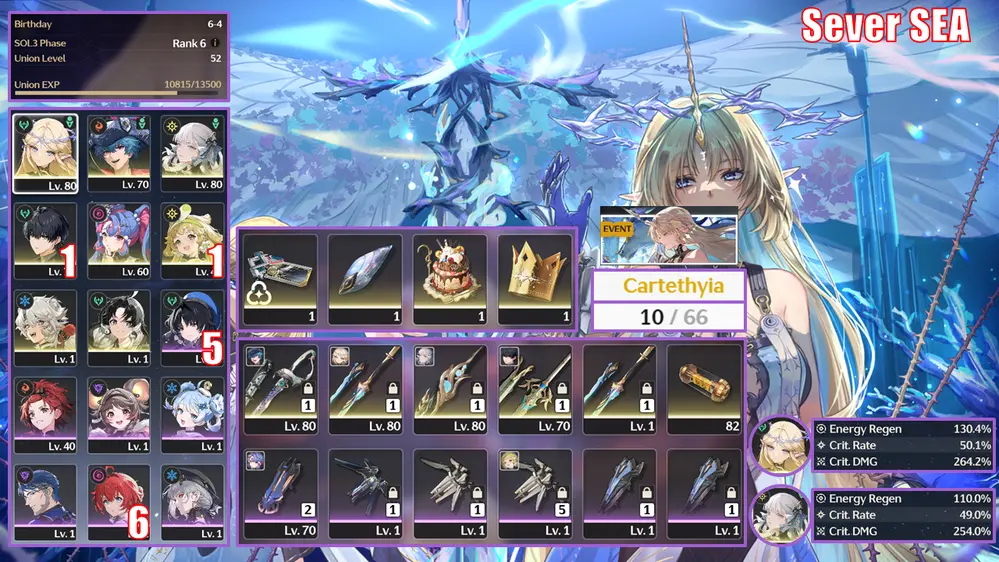This screenshot has width=999, height=562.
Task: Open the birthday cake item slot
Action: tap(450, 280)
